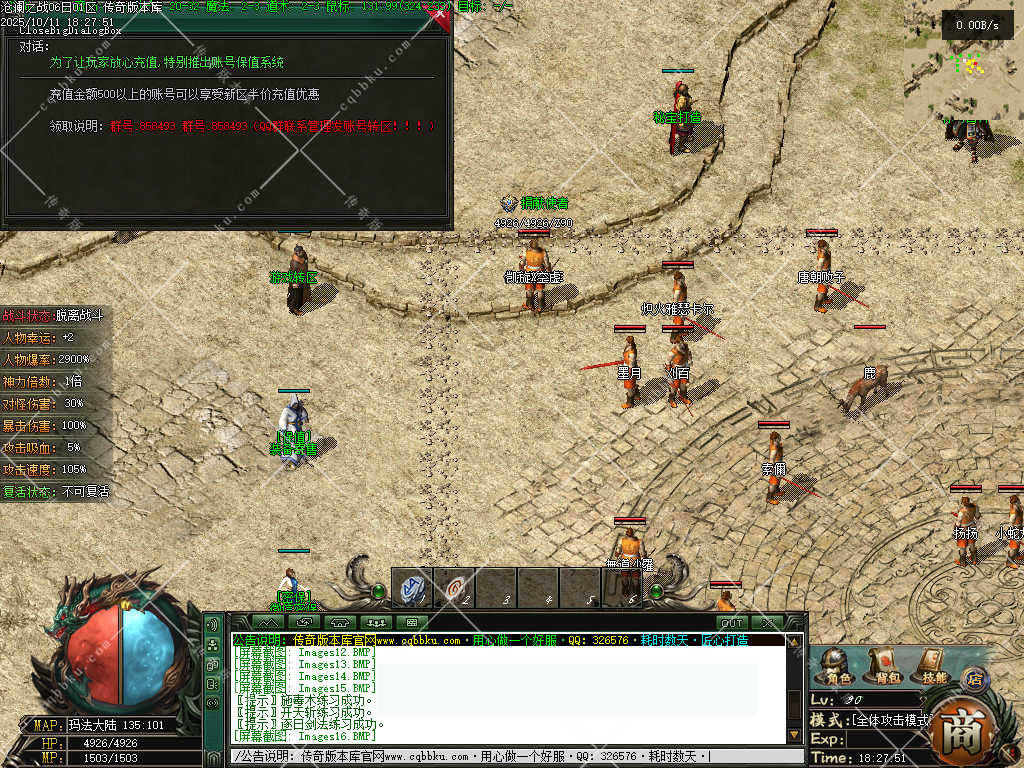This screenshot has width=1024, height=768.
Task: Click the small round 店 store button
Action: tap(973, 679)
